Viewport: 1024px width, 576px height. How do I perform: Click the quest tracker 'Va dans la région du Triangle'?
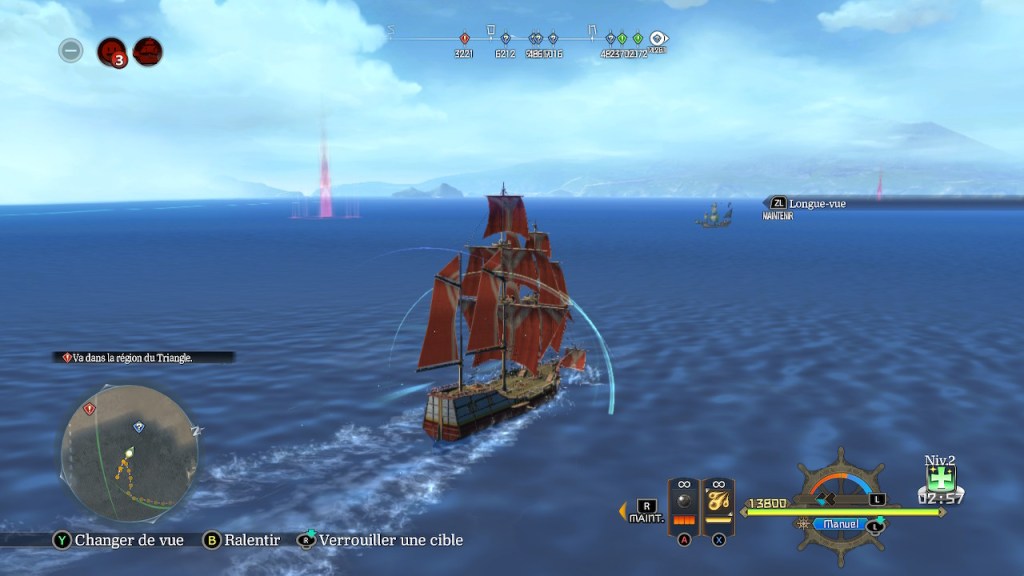tap(146, 356)
